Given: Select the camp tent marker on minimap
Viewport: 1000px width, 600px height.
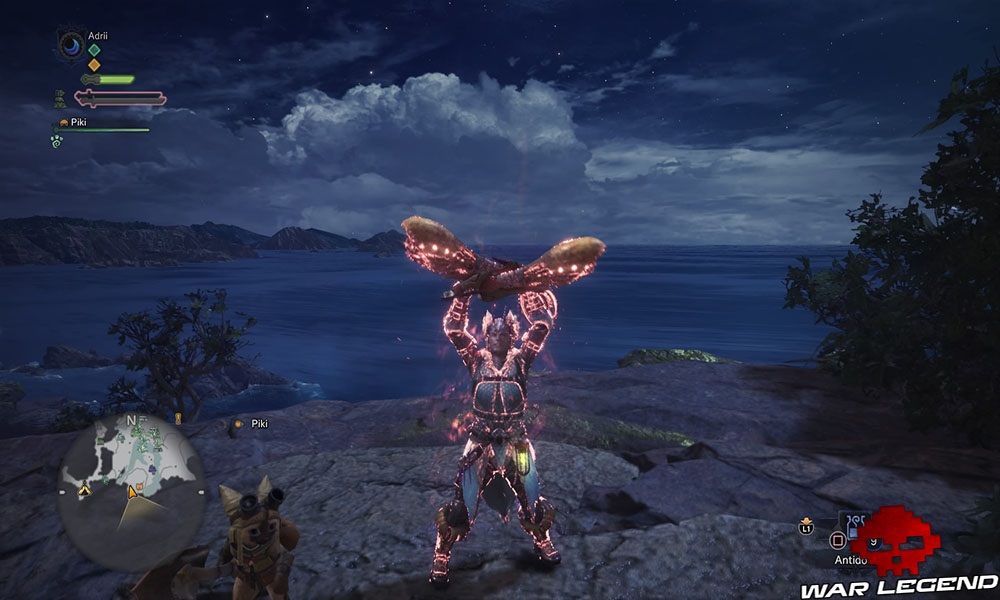Looking at the screenshot, I should (84, 490).
